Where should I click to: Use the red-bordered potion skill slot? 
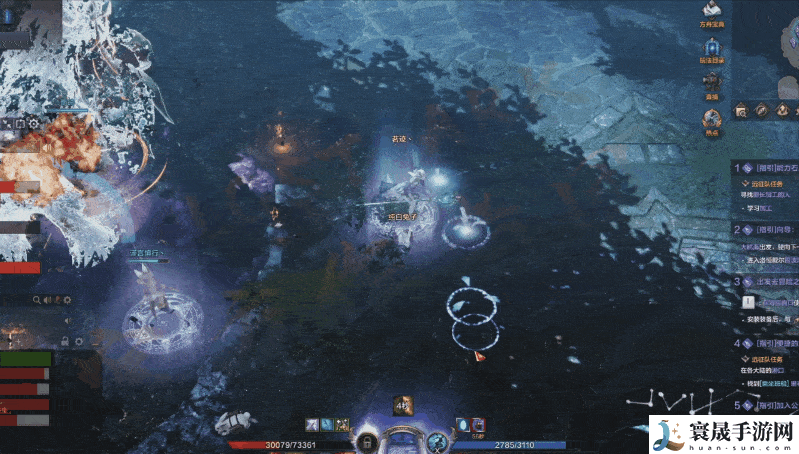[477, 424]
